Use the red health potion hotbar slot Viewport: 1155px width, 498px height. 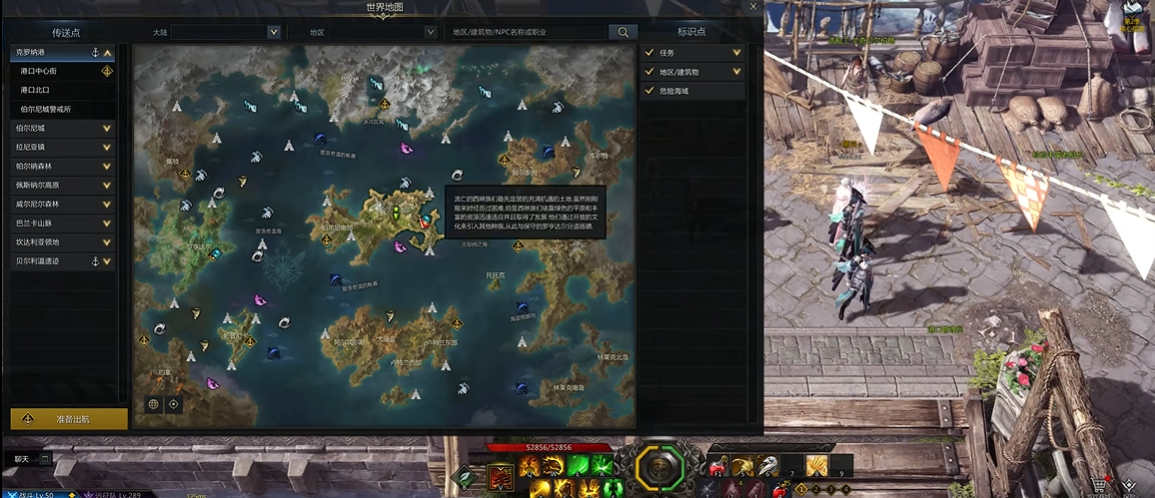coord(718,466)
